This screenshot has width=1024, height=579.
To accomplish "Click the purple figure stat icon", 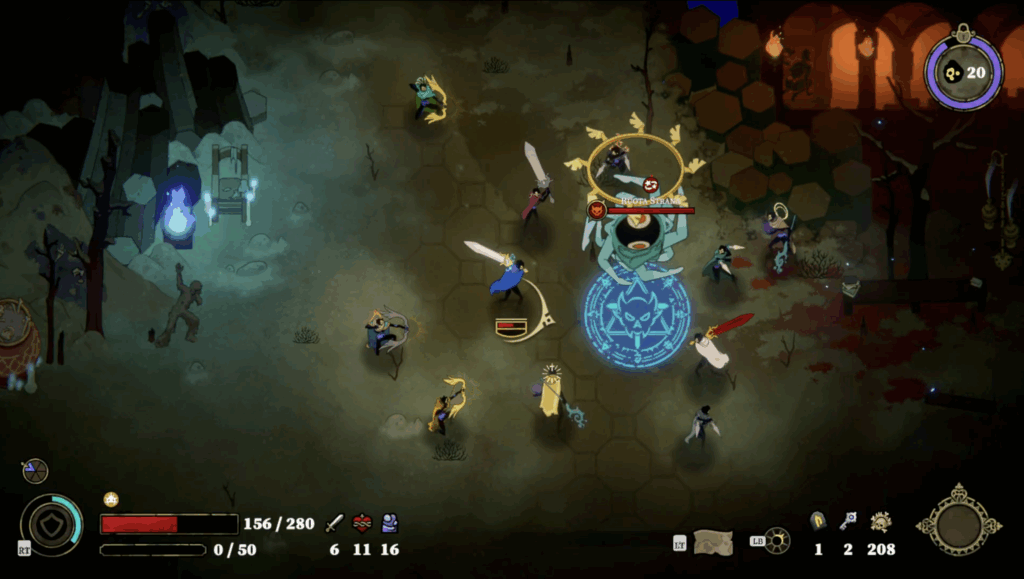I will point(389,523).
